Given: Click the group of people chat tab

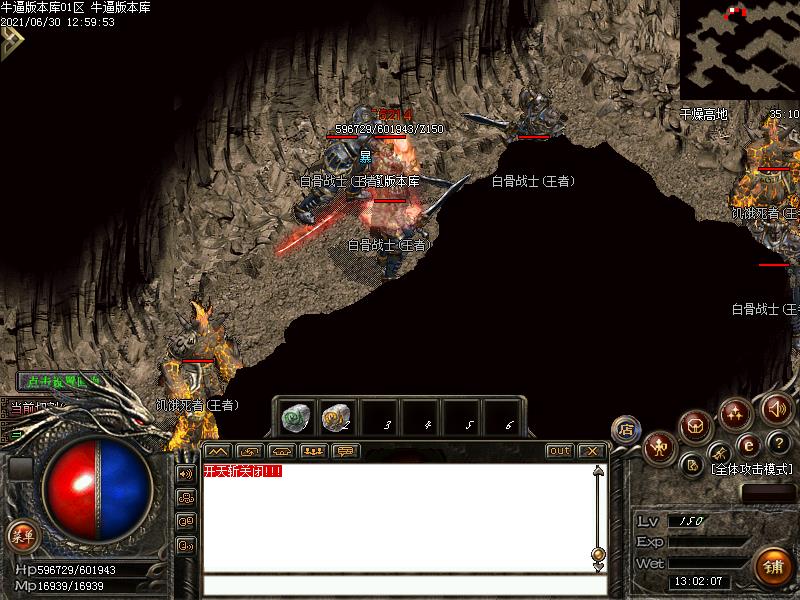Looking at the screenshot, I should tap(313, 451).
